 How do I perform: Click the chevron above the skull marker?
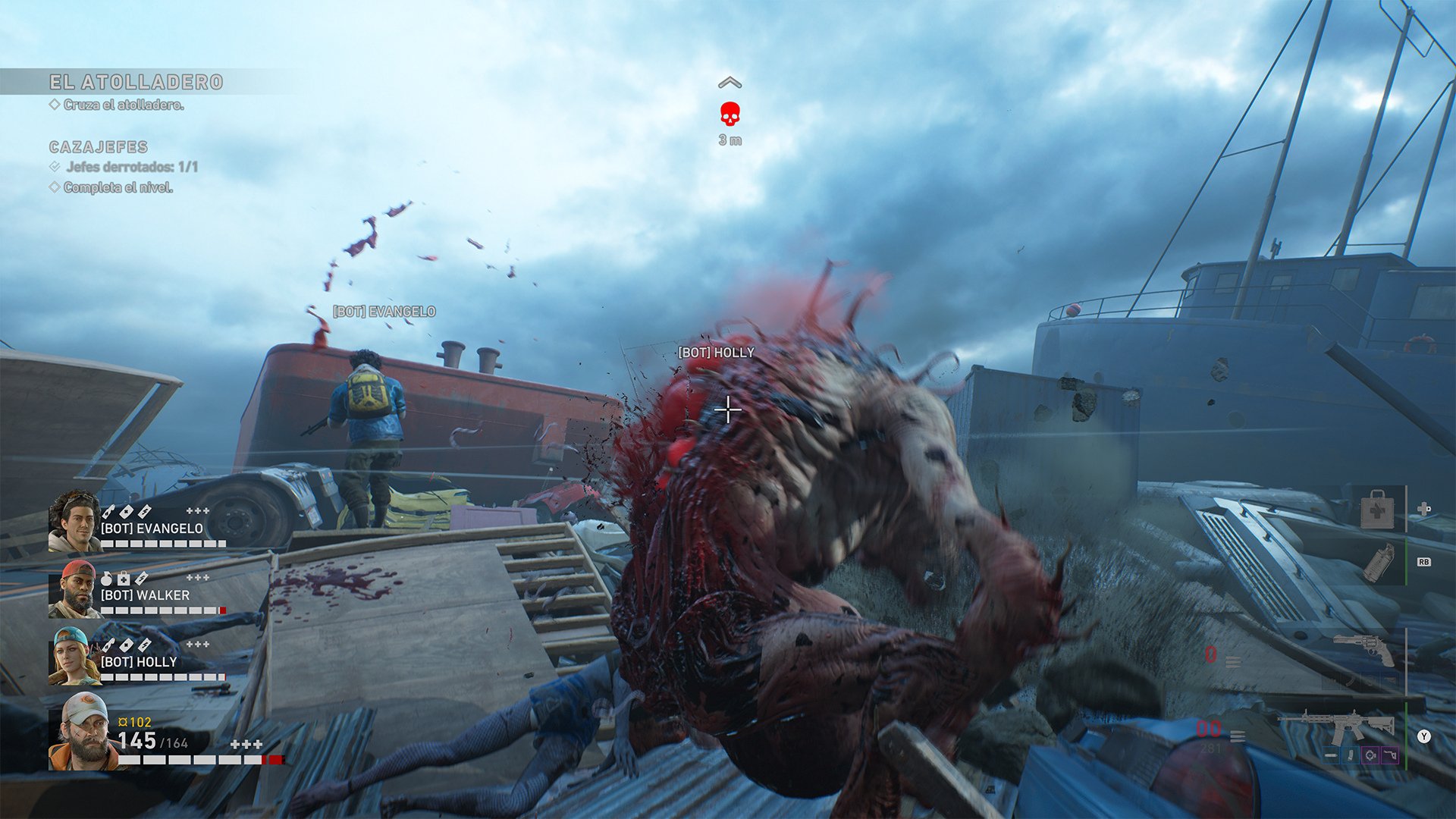[730, 80]
